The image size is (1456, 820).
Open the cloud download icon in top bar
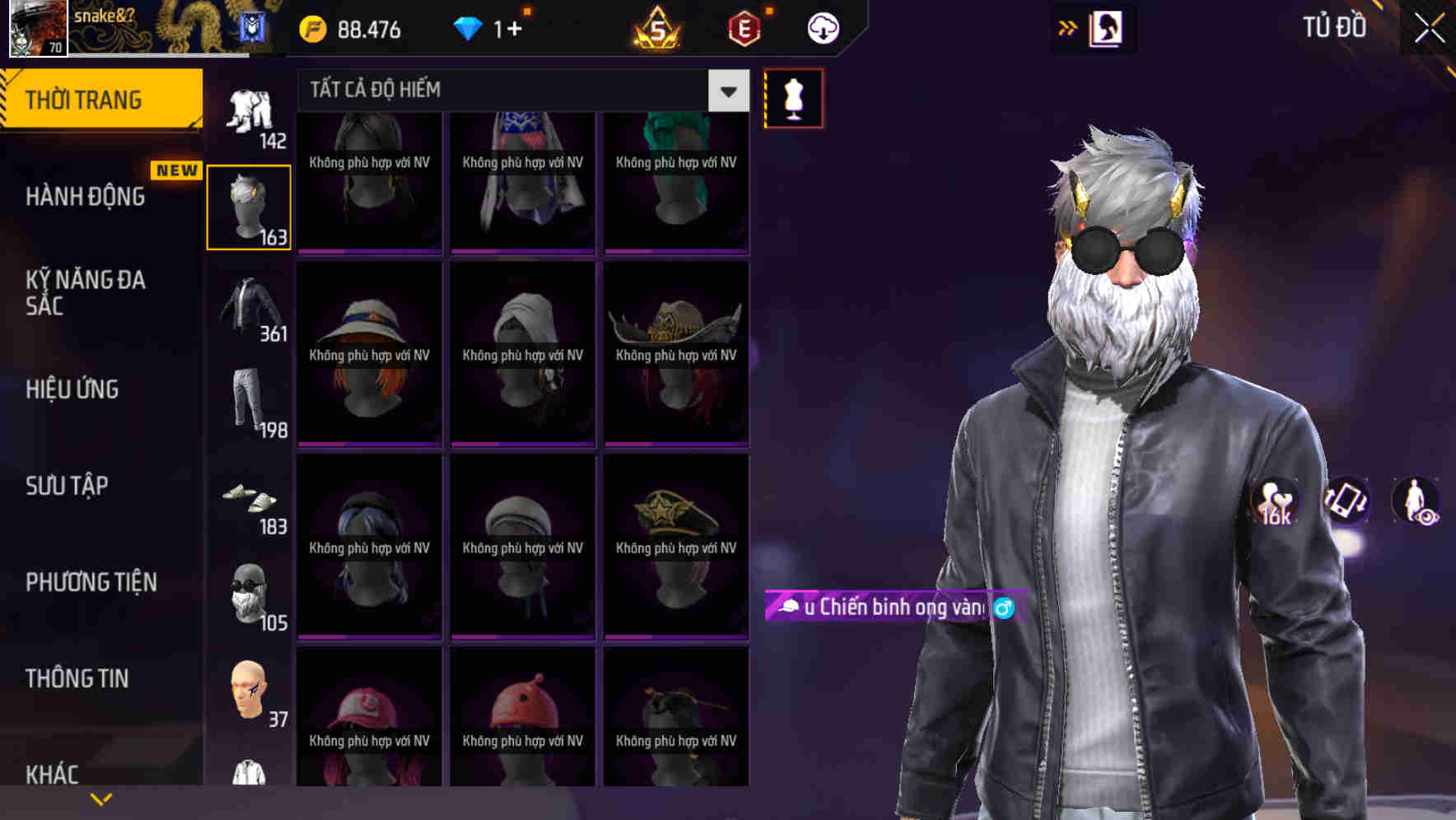click(x=822, y=27)
